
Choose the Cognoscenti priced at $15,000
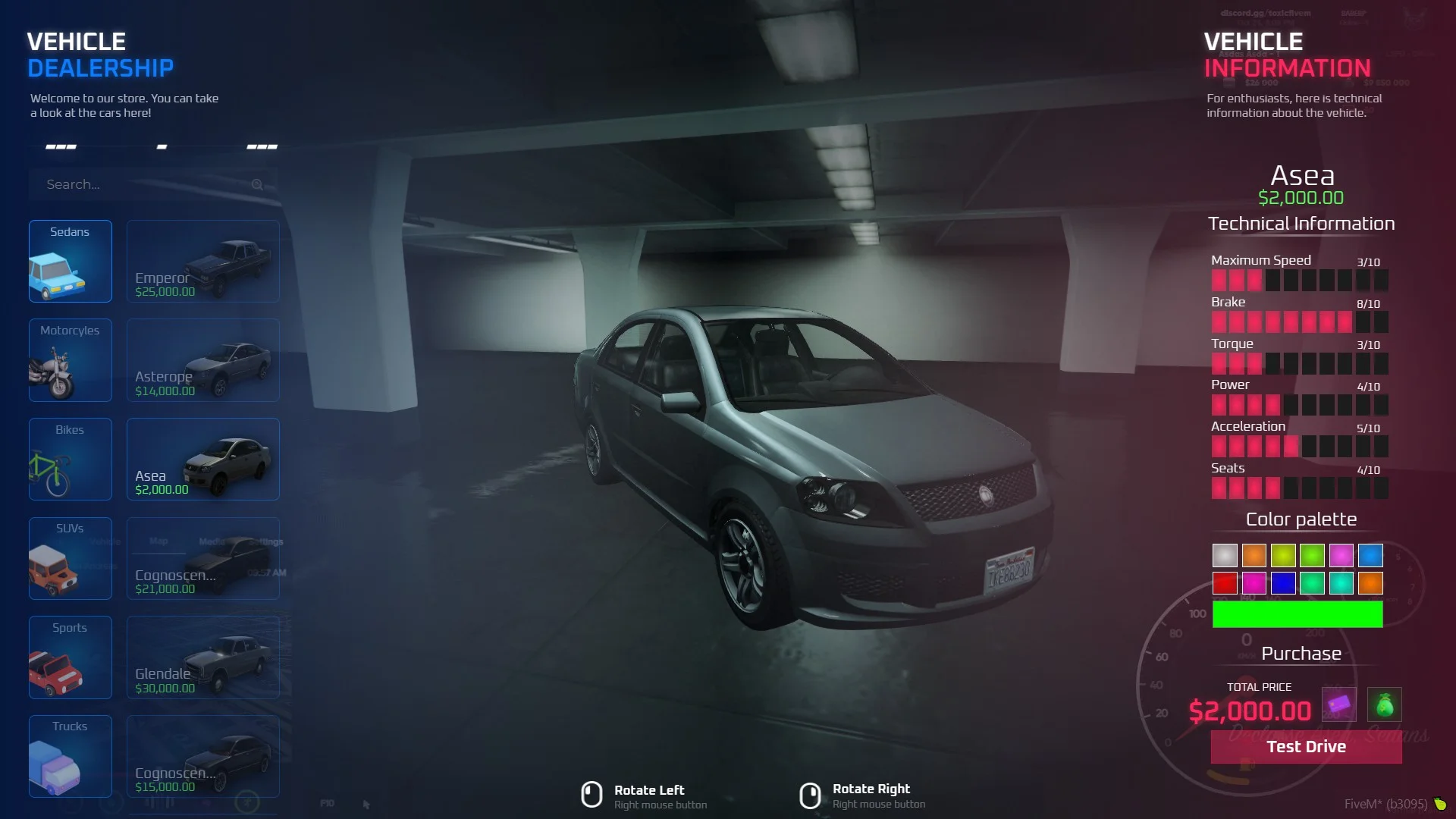pos(202,756)
